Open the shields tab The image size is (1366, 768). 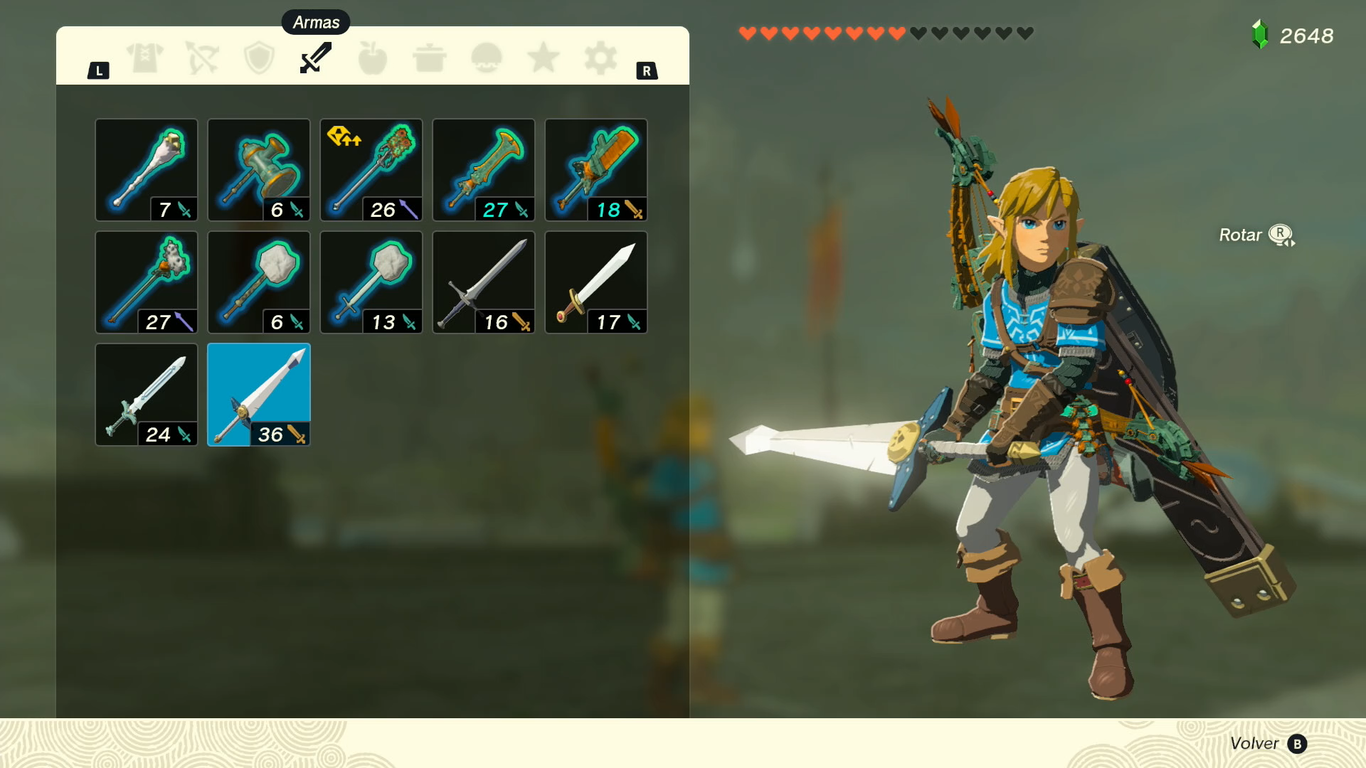[x=260, y=58]
